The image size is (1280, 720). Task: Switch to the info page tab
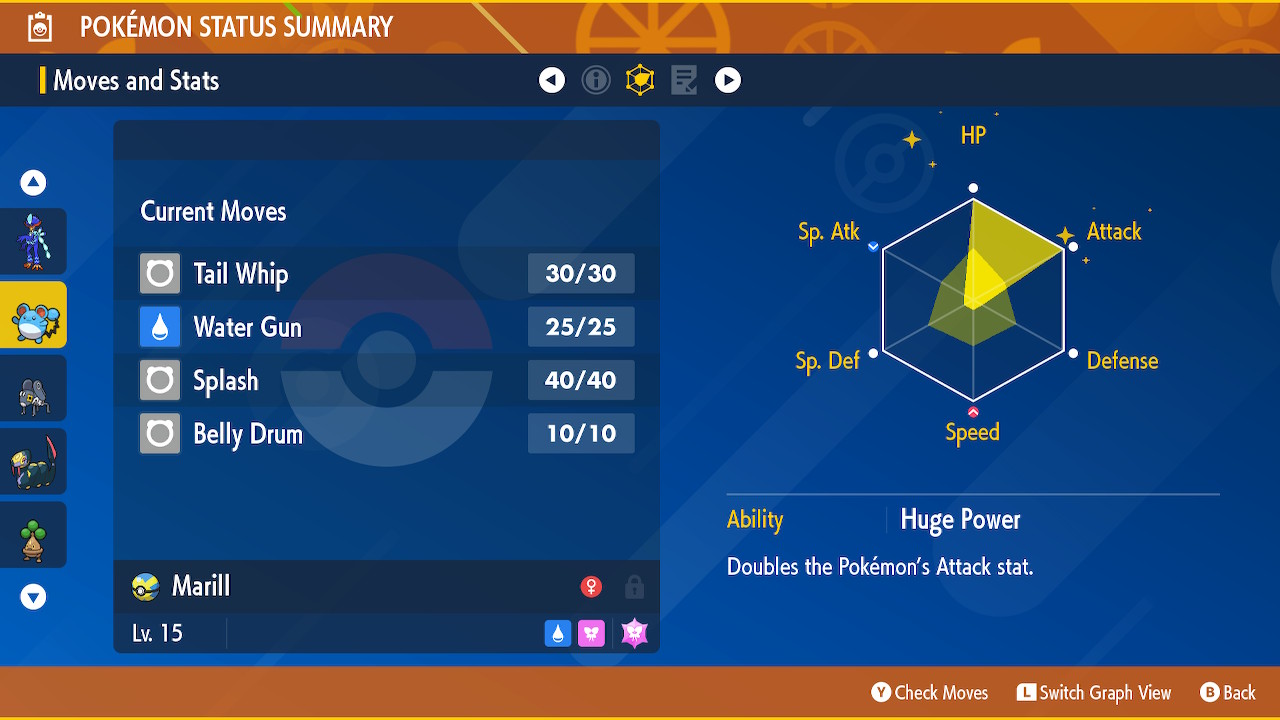(596, 80)
